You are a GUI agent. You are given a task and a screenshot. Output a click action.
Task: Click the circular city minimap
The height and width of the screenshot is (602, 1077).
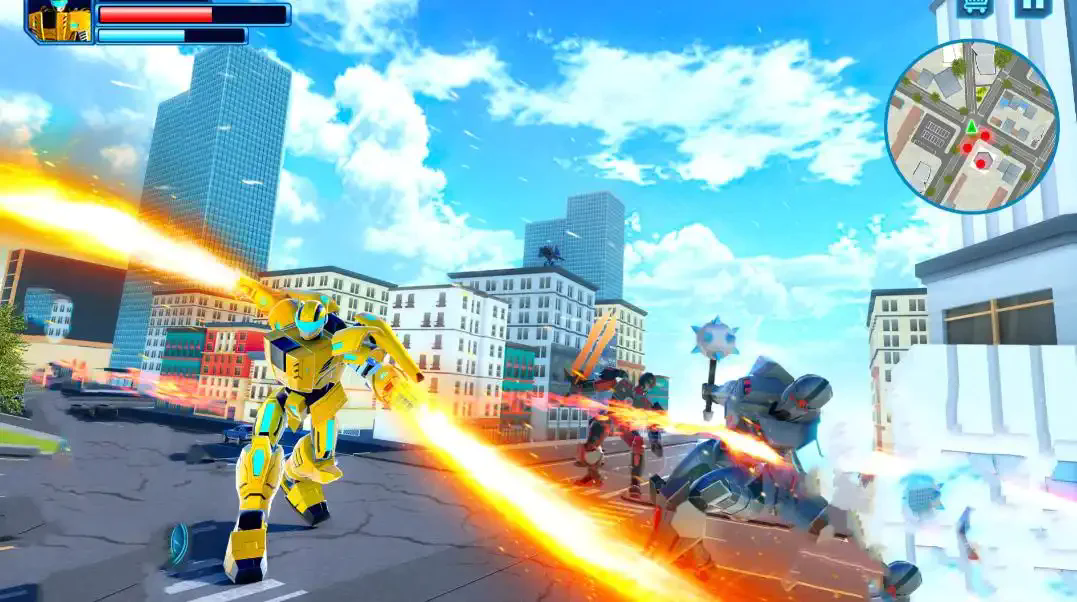pos(971,126)
